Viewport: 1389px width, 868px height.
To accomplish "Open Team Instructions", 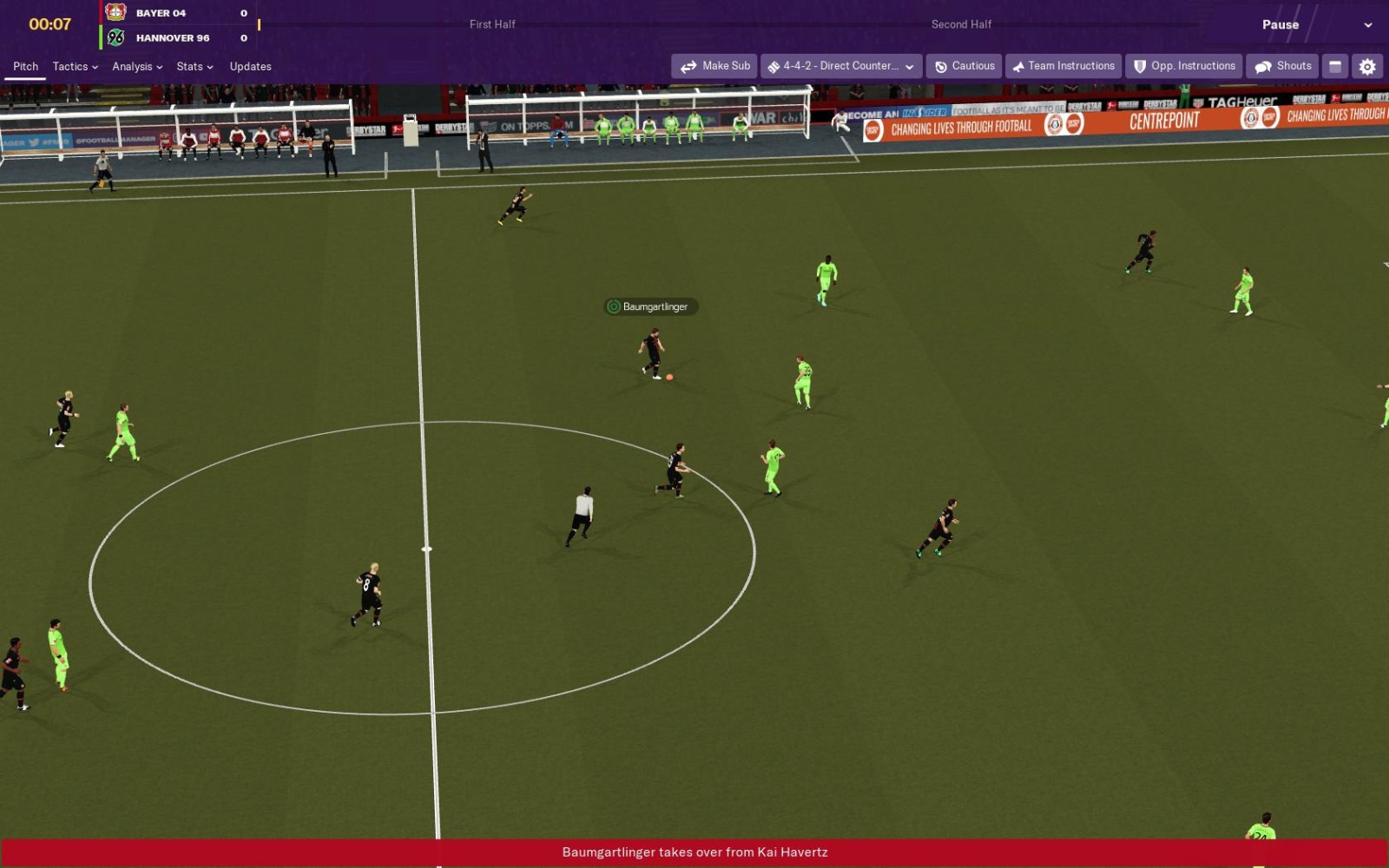I will (x=1063, y=66).
